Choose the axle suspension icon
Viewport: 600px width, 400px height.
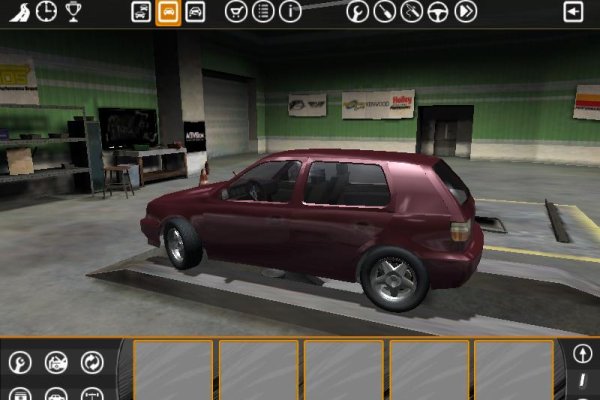point(92,394)
